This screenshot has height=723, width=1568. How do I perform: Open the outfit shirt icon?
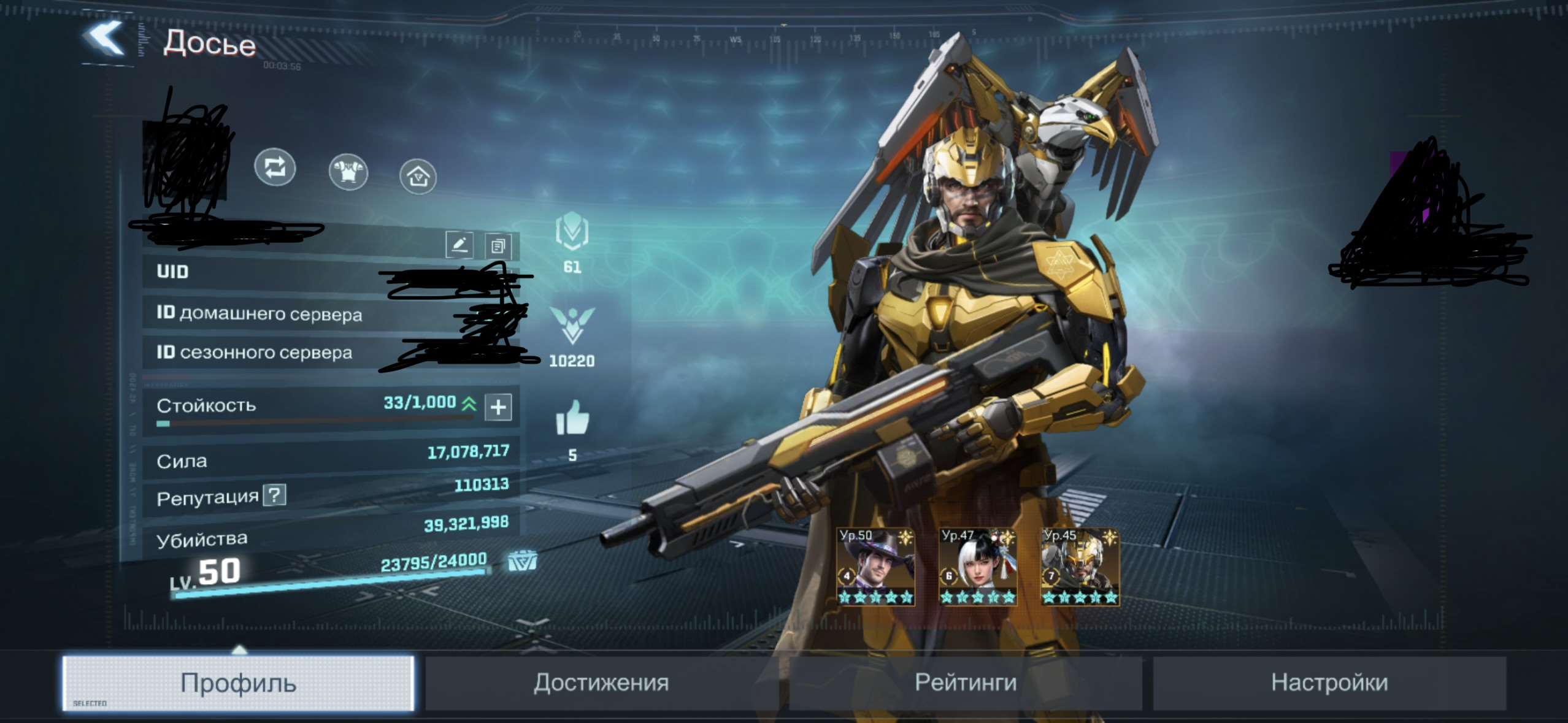(348, 172)
